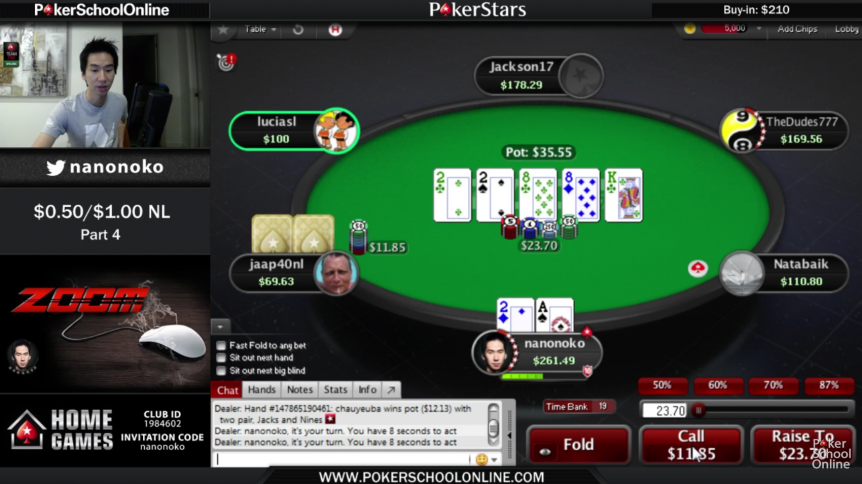Viewport: 862px width, 484px height.
Task: Show the Stats tab
Action: (335, 390)
